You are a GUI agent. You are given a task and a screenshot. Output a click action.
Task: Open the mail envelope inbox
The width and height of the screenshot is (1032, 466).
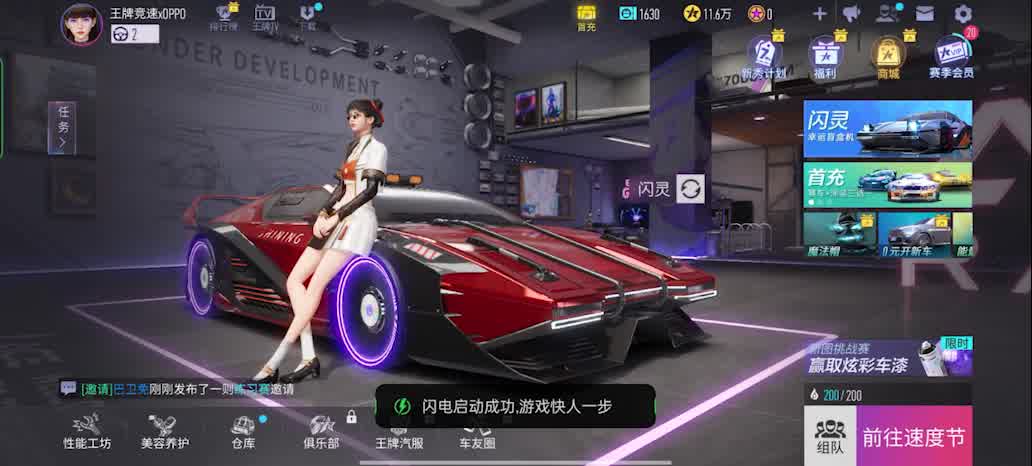click(924, 14)
